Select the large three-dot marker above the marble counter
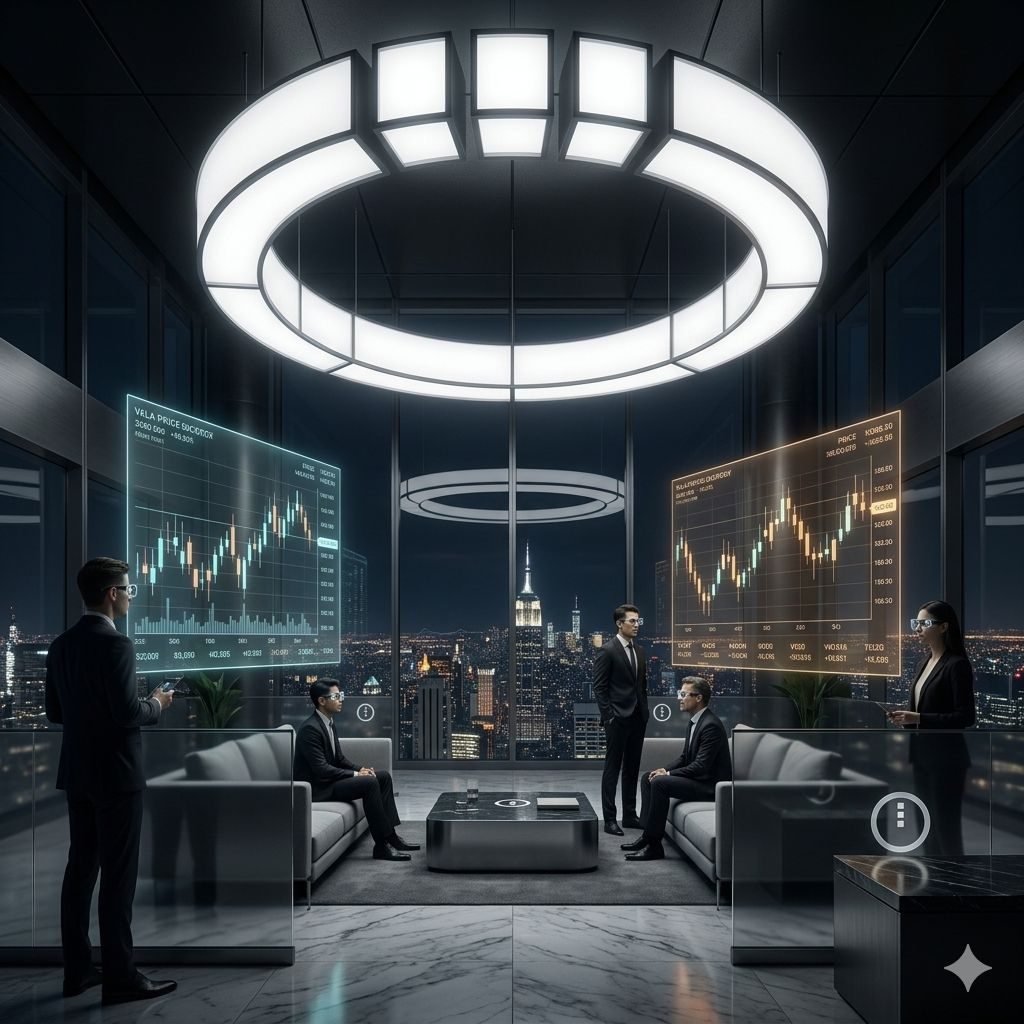The height and width of the screenshot is (1024, 1024). point(900,821)
